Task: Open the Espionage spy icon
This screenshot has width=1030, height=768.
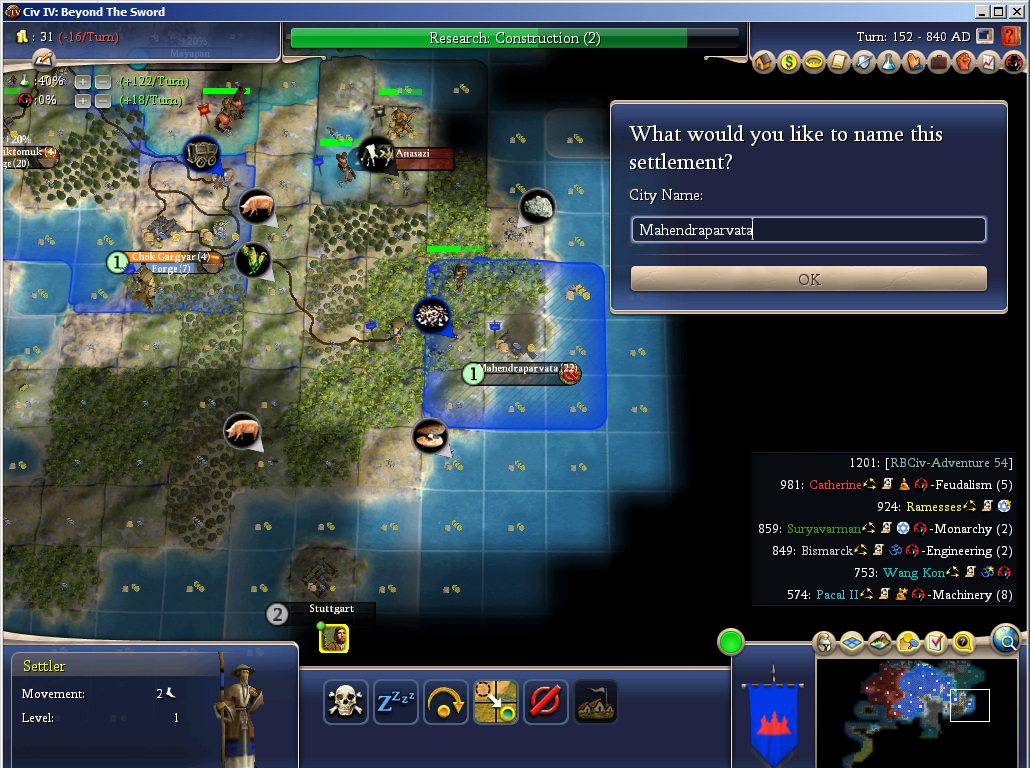Action: (x=1013, y=63)
